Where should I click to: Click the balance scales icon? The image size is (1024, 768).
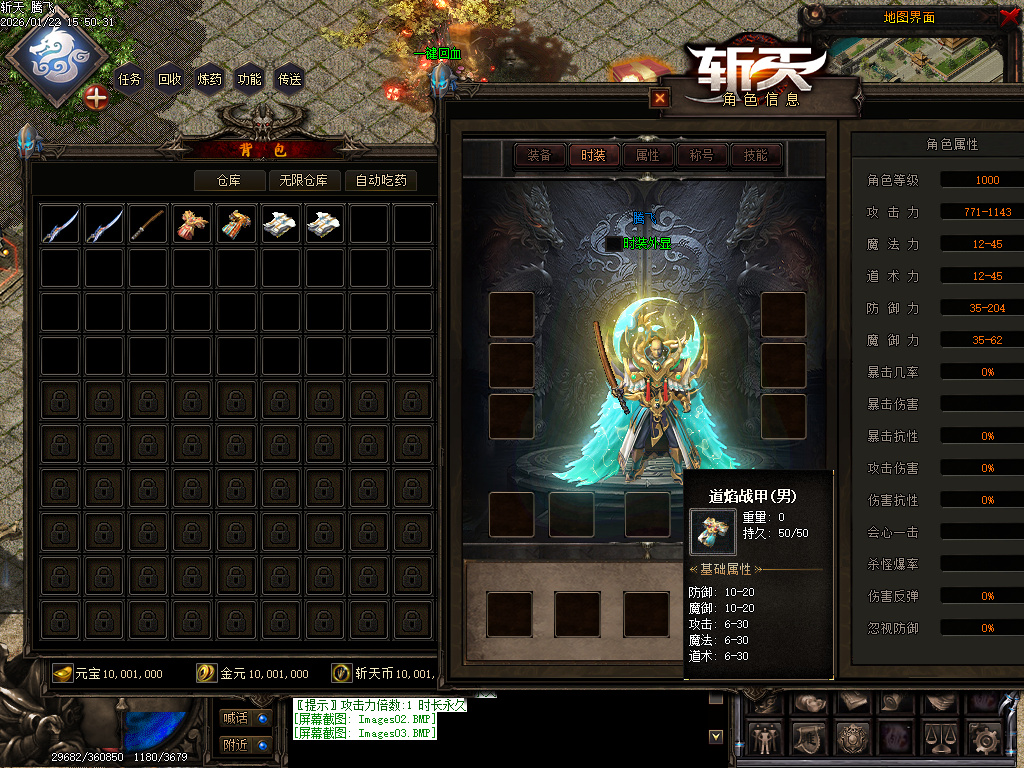tap(939, 739)
